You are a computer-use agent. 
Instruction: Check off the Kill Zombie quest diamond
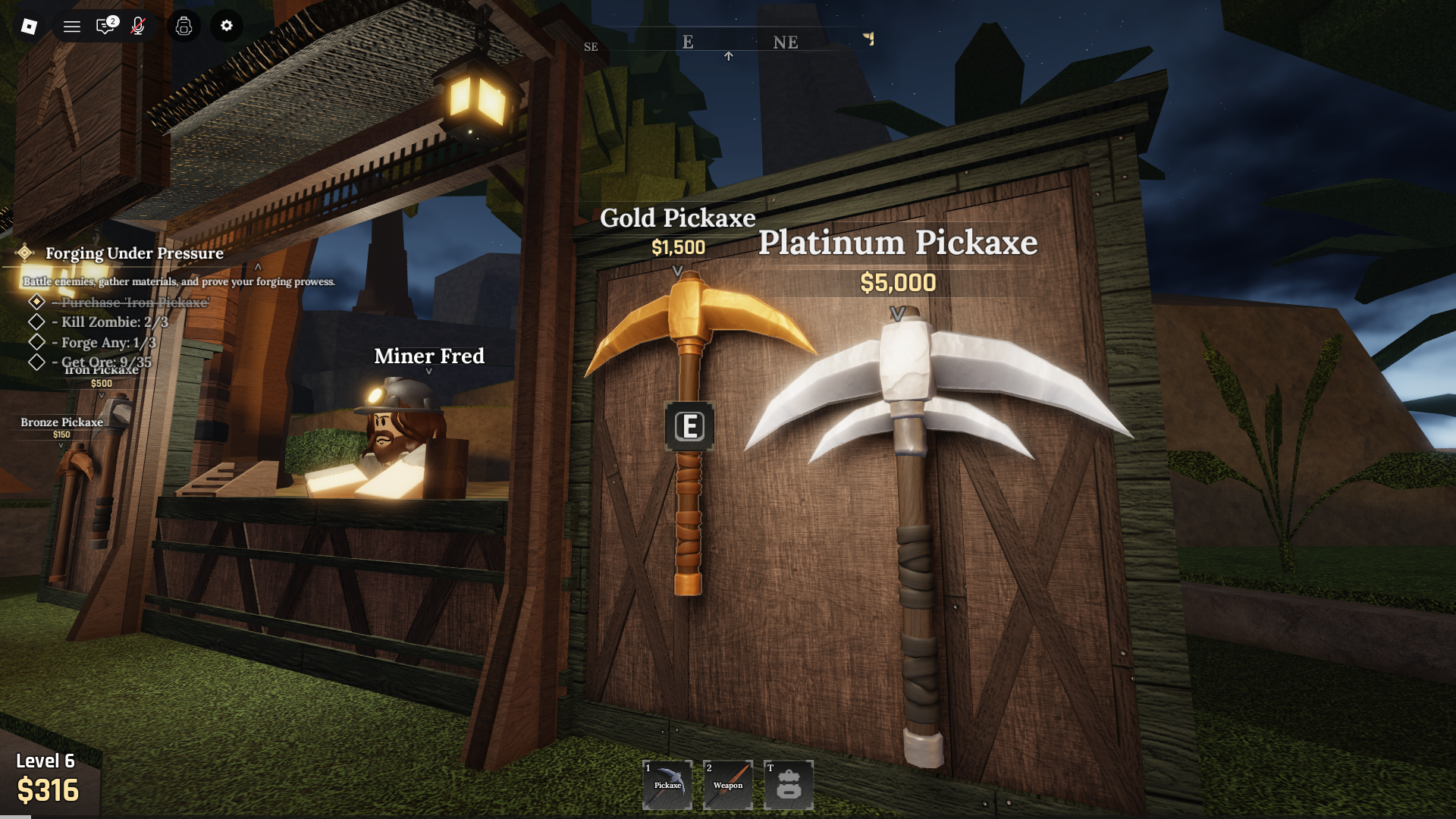36,322
